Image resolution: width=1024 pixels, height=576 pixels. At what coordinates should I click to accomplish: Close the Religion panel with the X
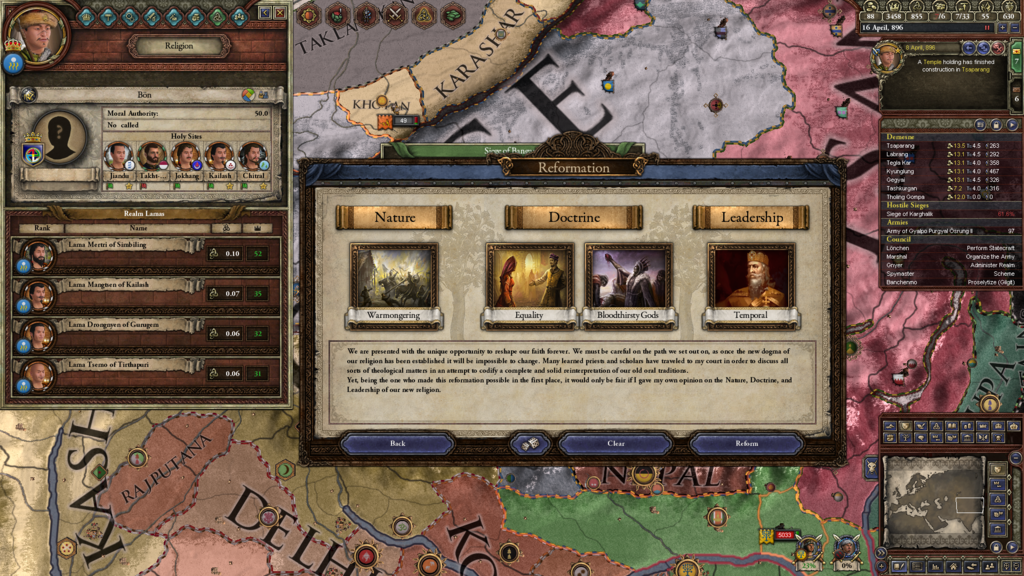tap(279, 13)
